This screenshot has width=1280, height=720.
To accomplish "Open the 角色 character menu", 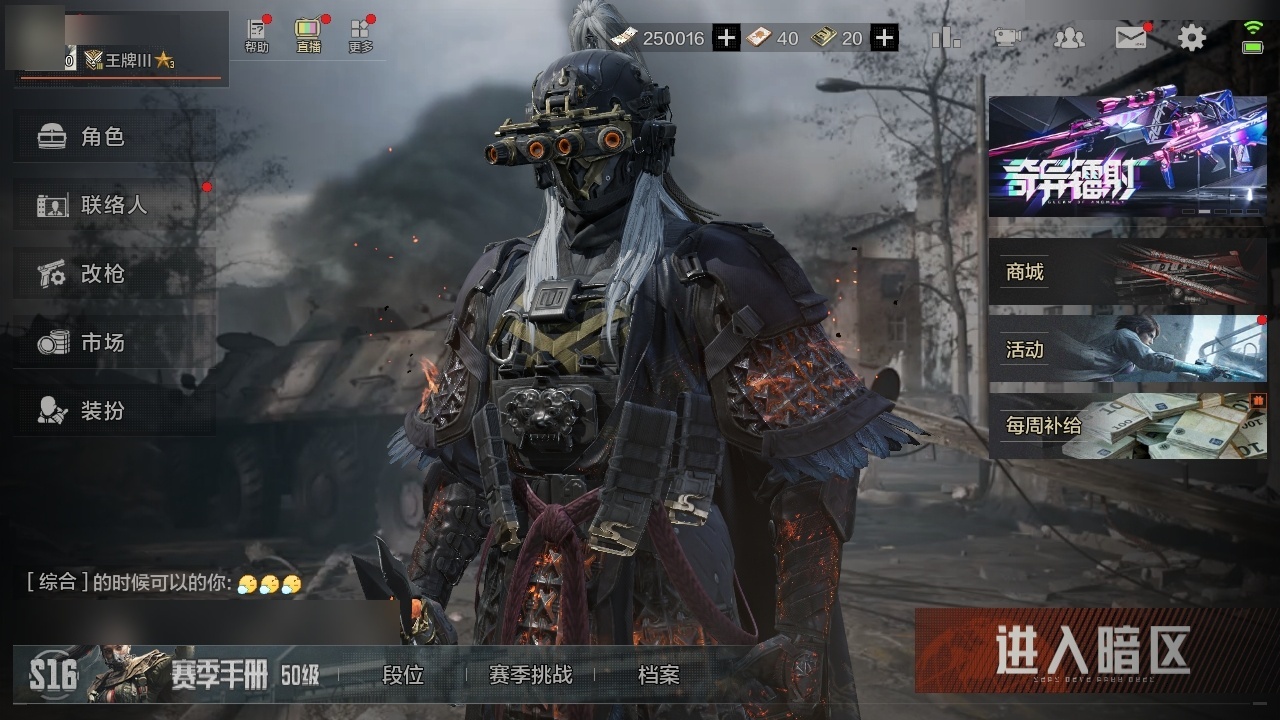I will [114, 137].
